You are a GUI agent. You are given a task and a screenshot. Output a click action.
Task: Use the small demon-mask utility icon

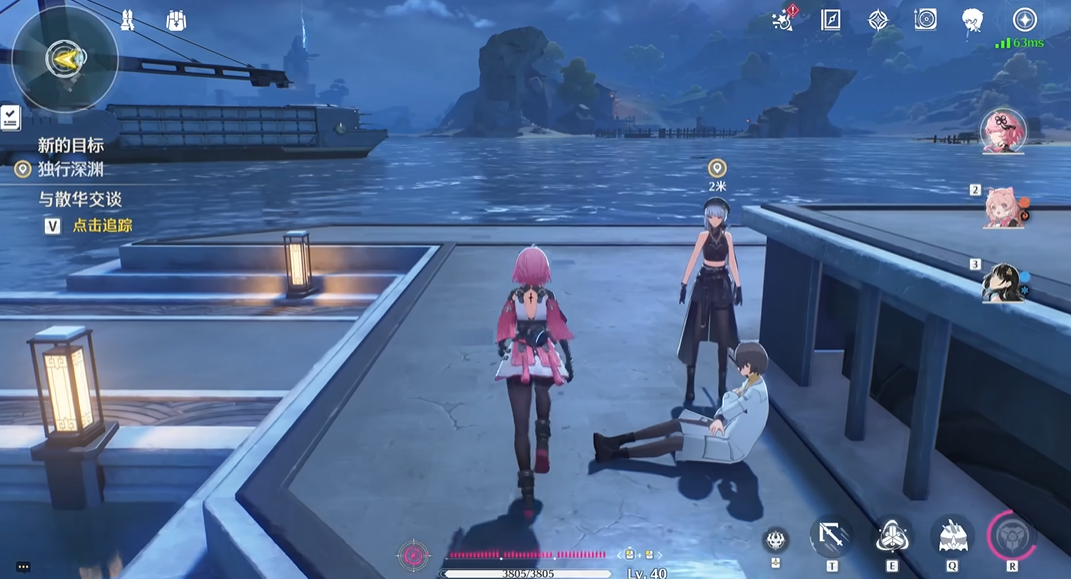coord(774,540)
